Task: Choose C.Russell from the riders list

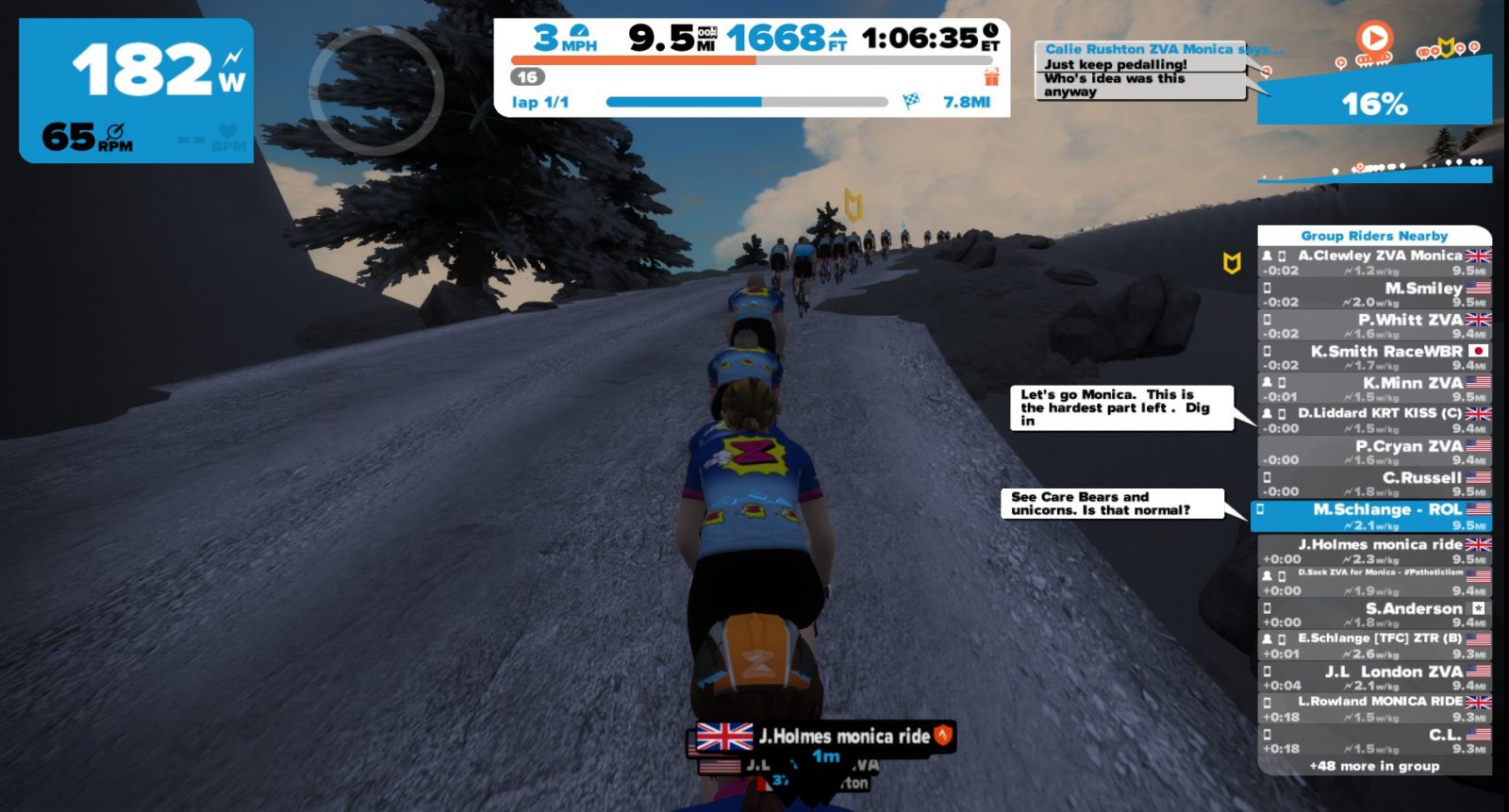Action: 1374,483
